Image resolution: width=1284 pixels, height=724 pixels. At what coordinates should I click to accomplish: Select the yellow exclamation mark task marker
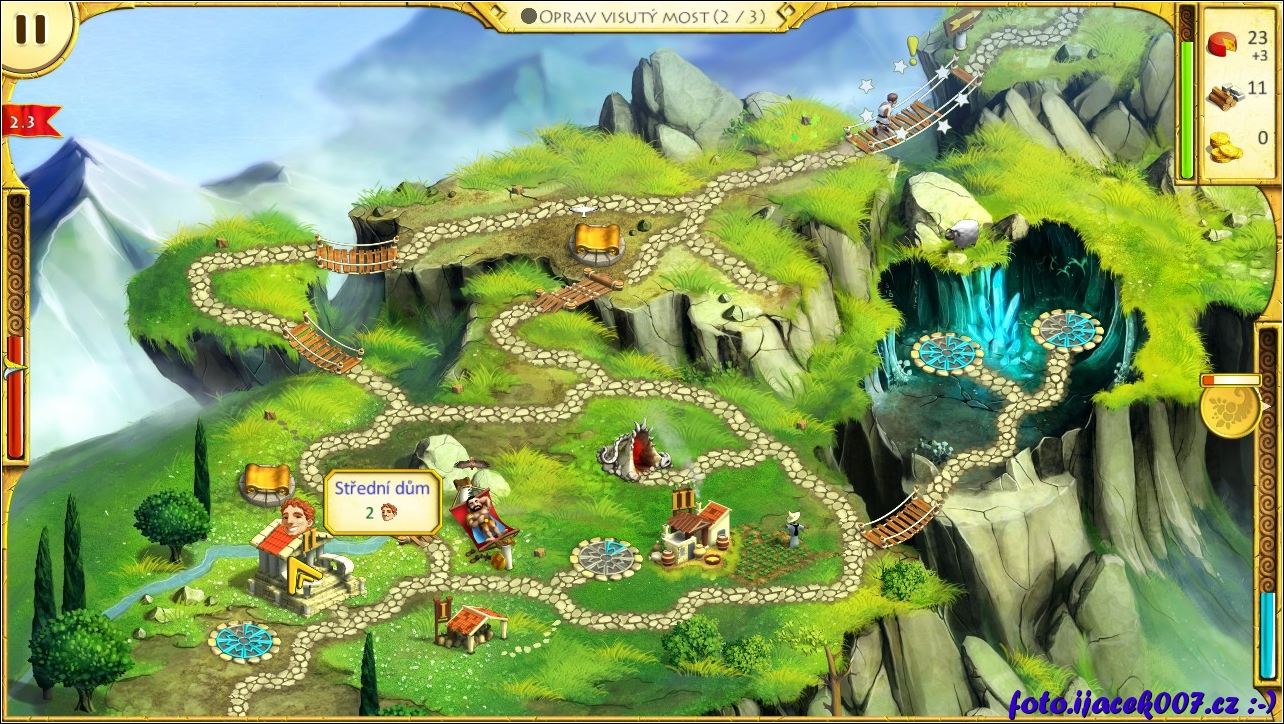pos(912,49)
